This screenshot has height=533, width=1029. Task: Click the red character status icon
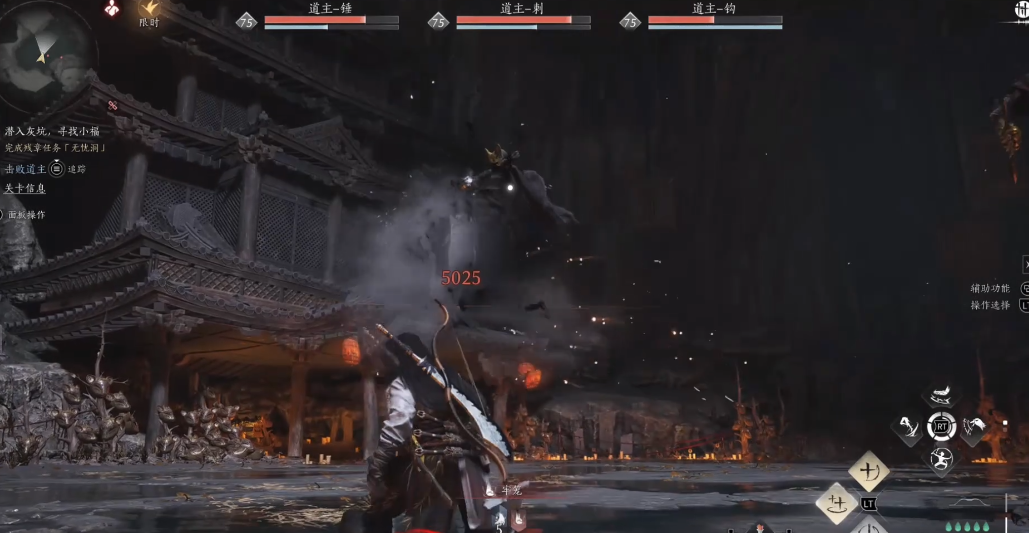[112, 9]
